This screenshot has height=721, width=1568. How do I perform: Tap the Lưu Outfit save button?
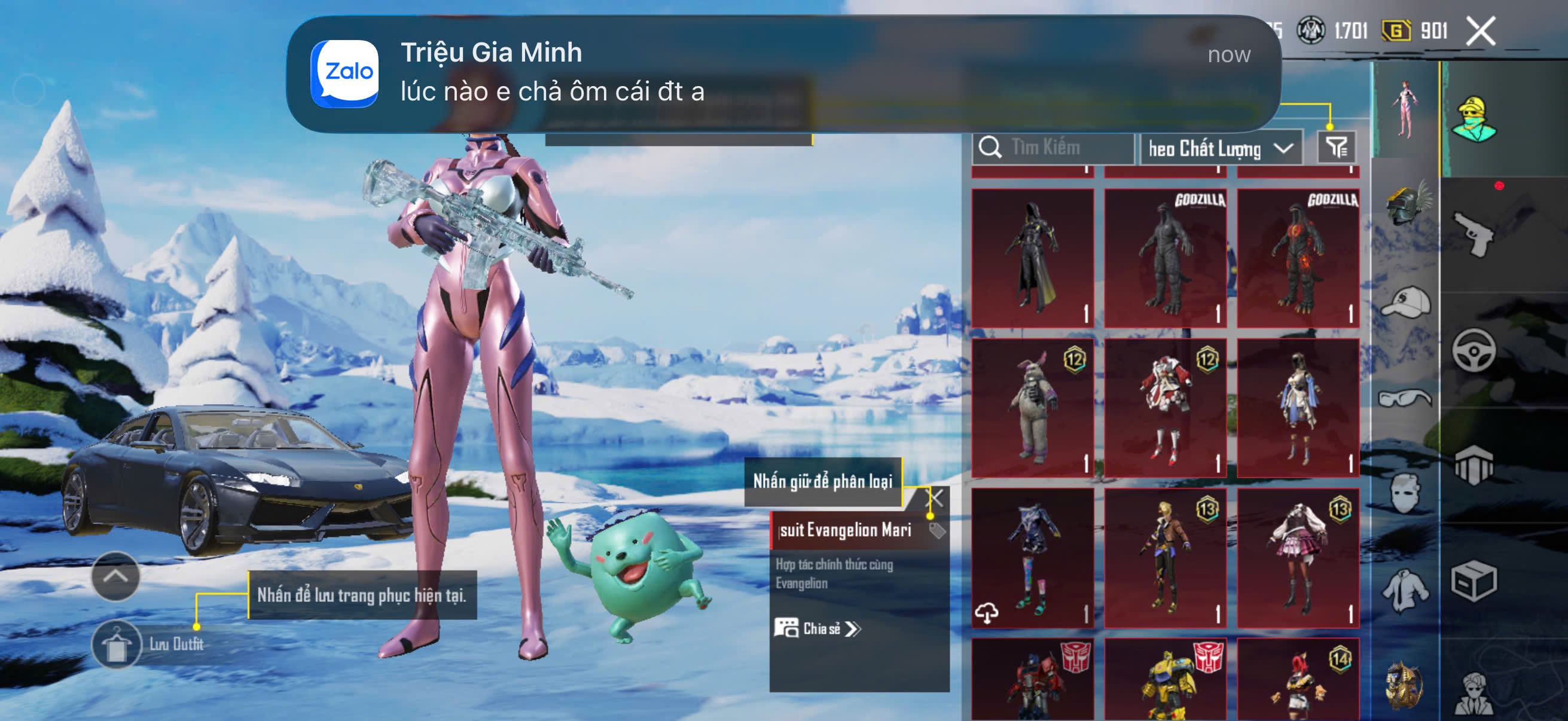point(115,645)
